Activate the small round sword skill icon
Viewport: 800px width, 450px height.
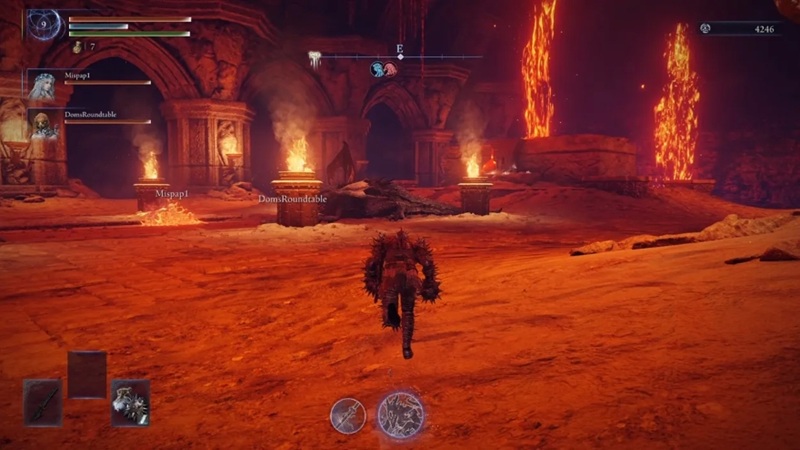[x=348, y=415]
